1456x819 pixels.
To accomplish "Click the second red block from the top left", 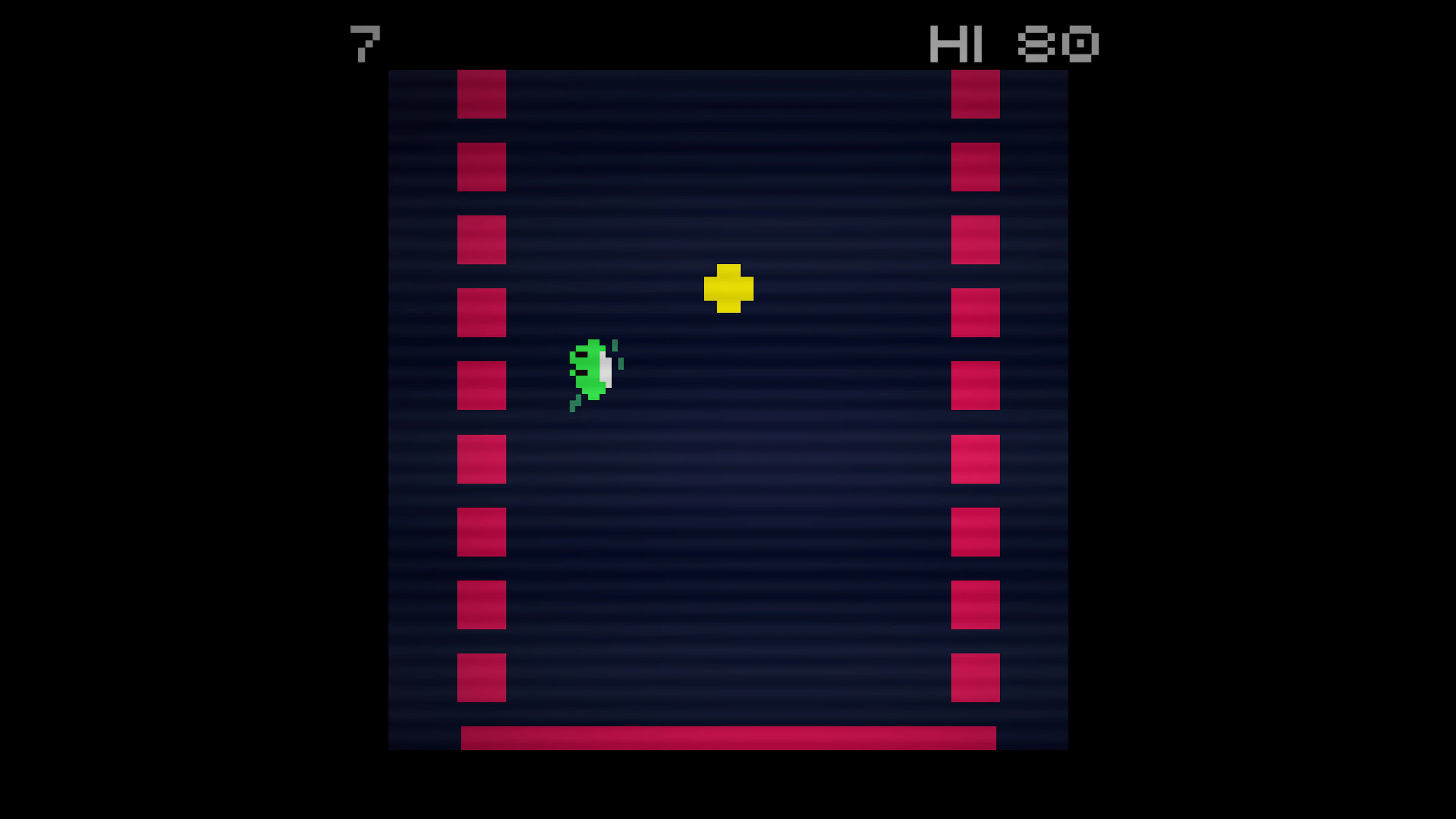I will [x=481, y=167].
